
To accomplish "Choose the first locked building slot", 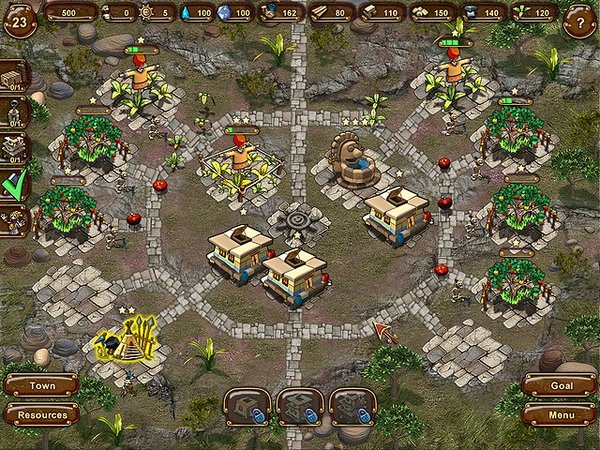I will pos(247,408).
